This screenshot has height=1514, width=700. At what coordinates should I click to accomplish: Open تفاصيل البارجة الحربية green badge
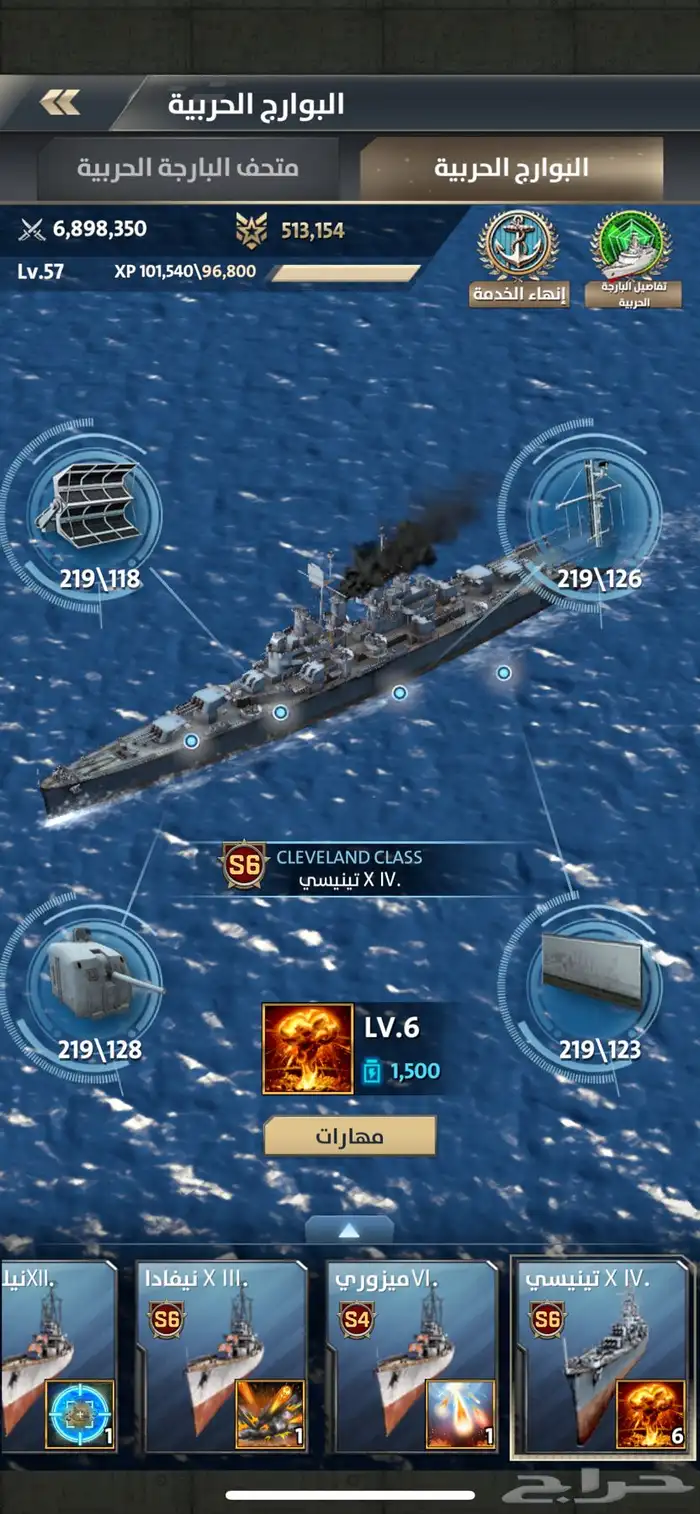tap(632, 255)
